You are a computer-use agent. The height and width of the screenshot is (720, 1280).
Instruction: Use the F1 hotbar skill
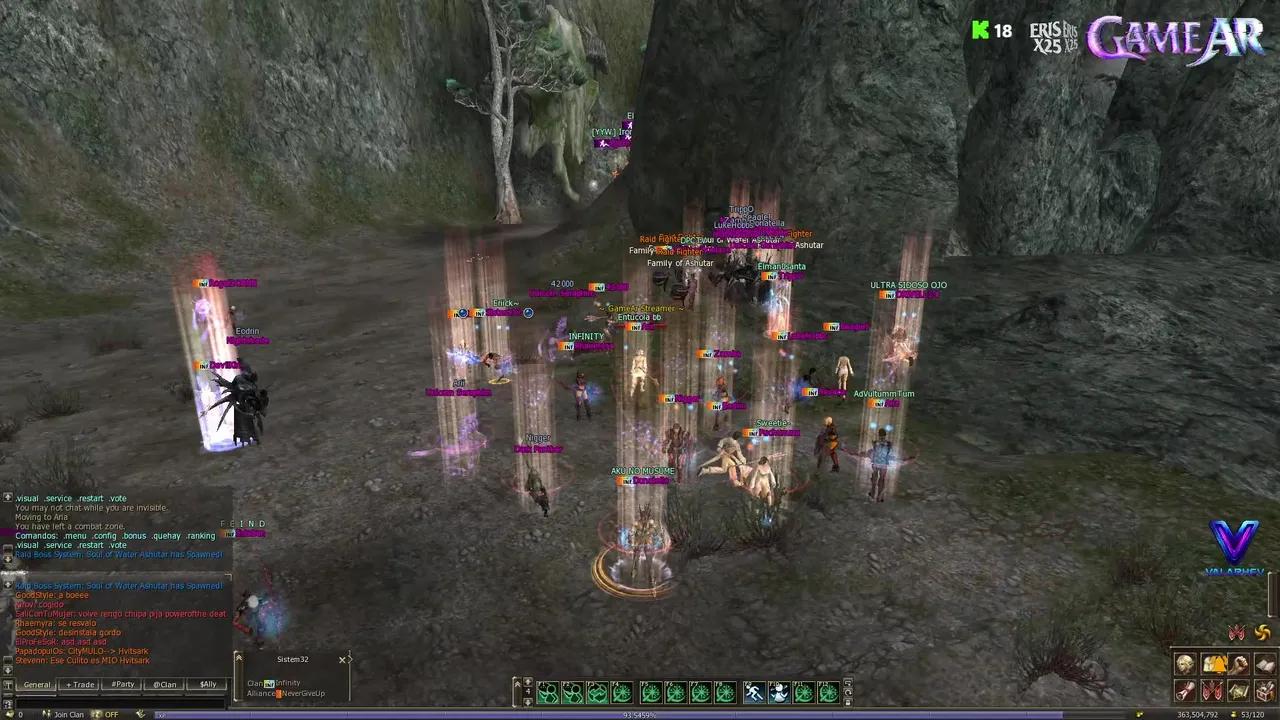click(548, 692)
